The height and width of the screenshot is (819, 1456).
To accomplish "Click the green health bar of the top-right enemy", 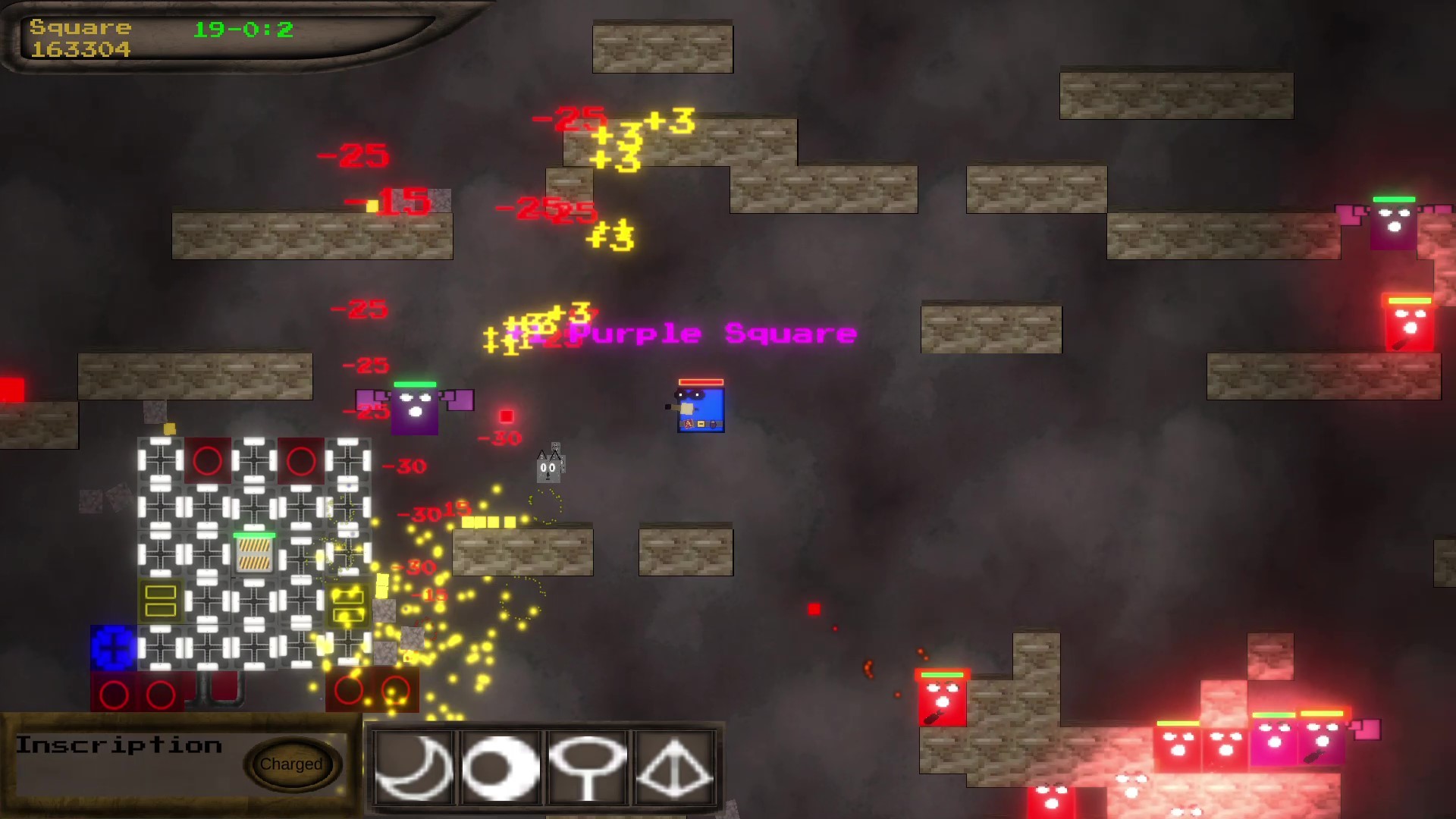I will click(1393, 199).
